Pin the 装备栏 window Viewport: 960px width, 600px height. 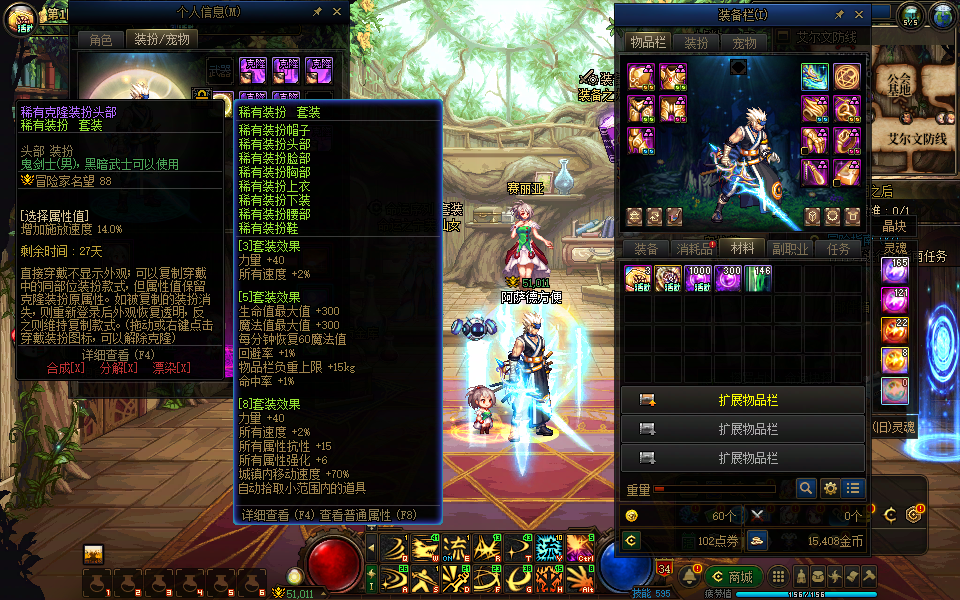(839, 15)
